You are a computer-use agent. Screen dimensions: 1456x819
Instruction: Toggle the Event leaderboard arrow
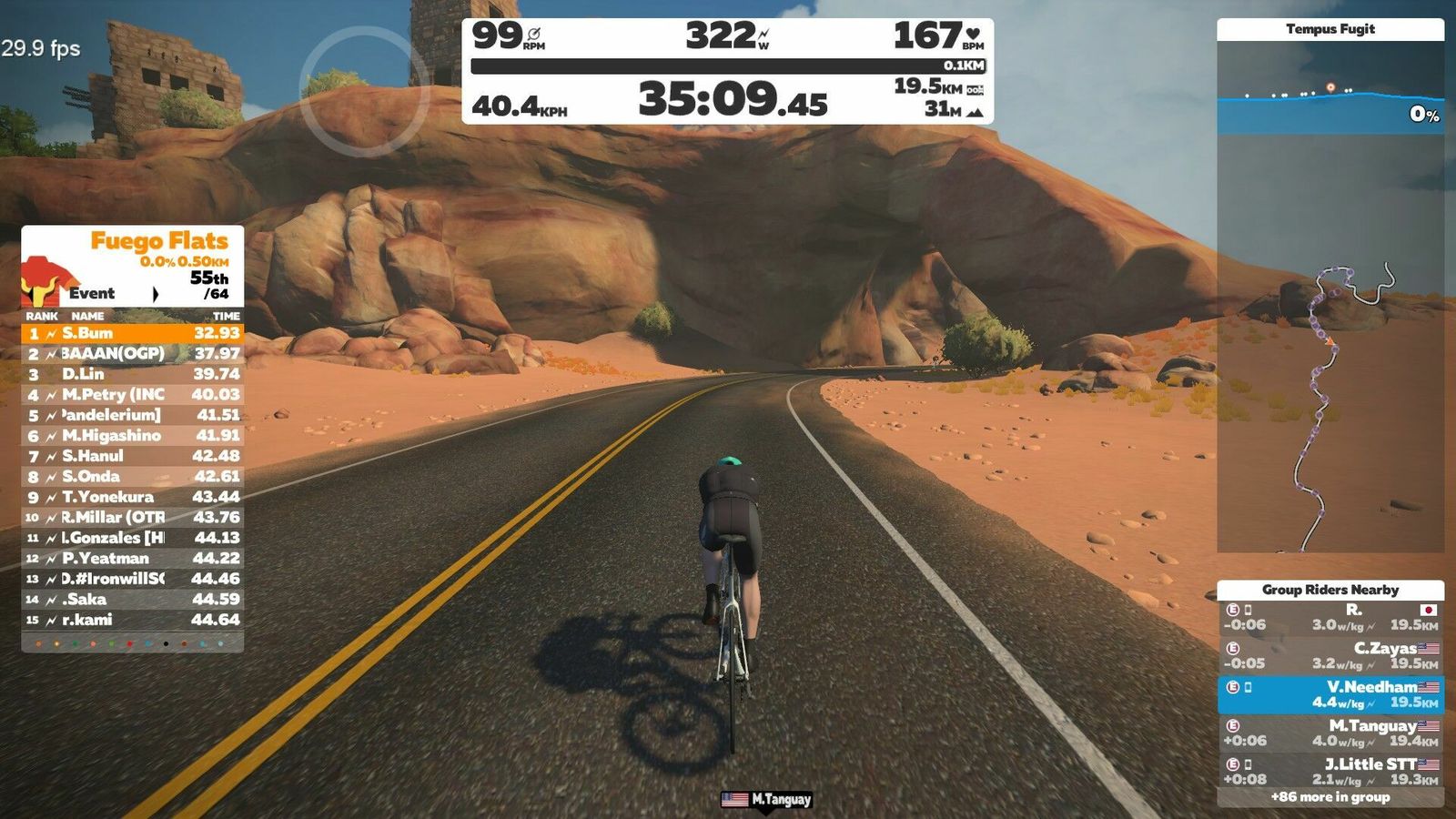coord(156,294)
